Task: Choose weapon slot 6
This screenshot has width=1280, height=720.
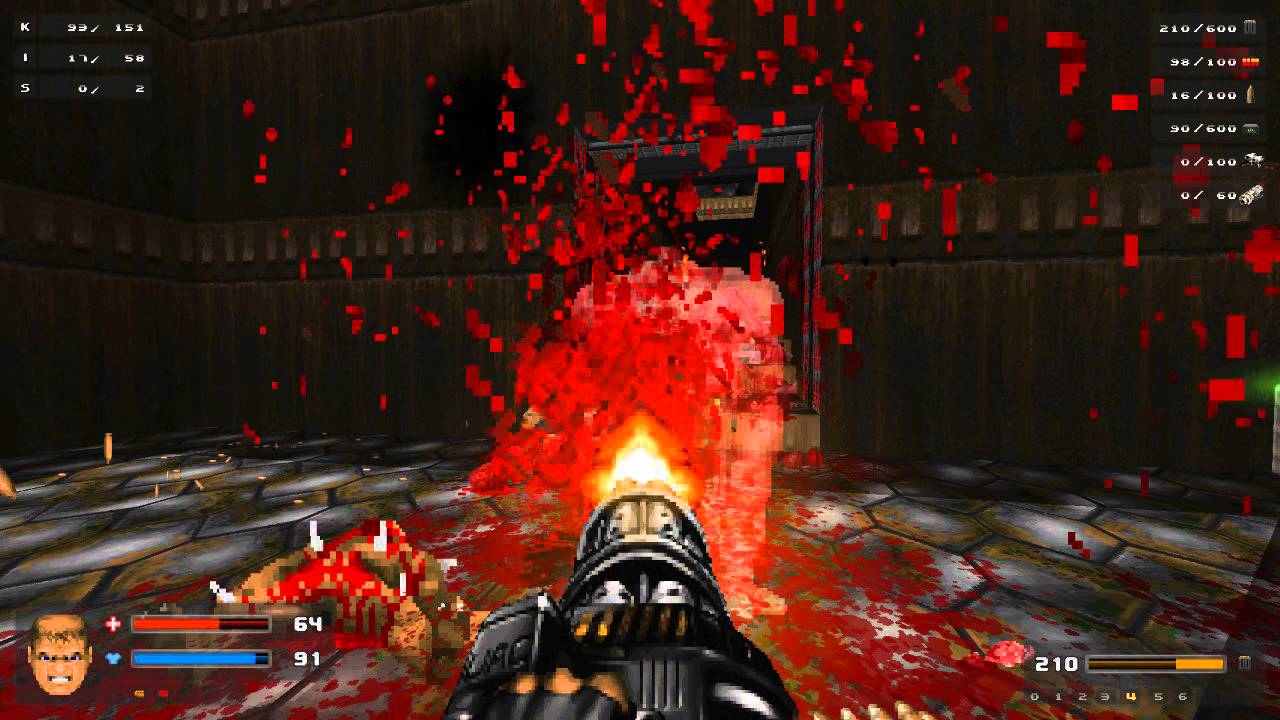Action: (1183, 697)
